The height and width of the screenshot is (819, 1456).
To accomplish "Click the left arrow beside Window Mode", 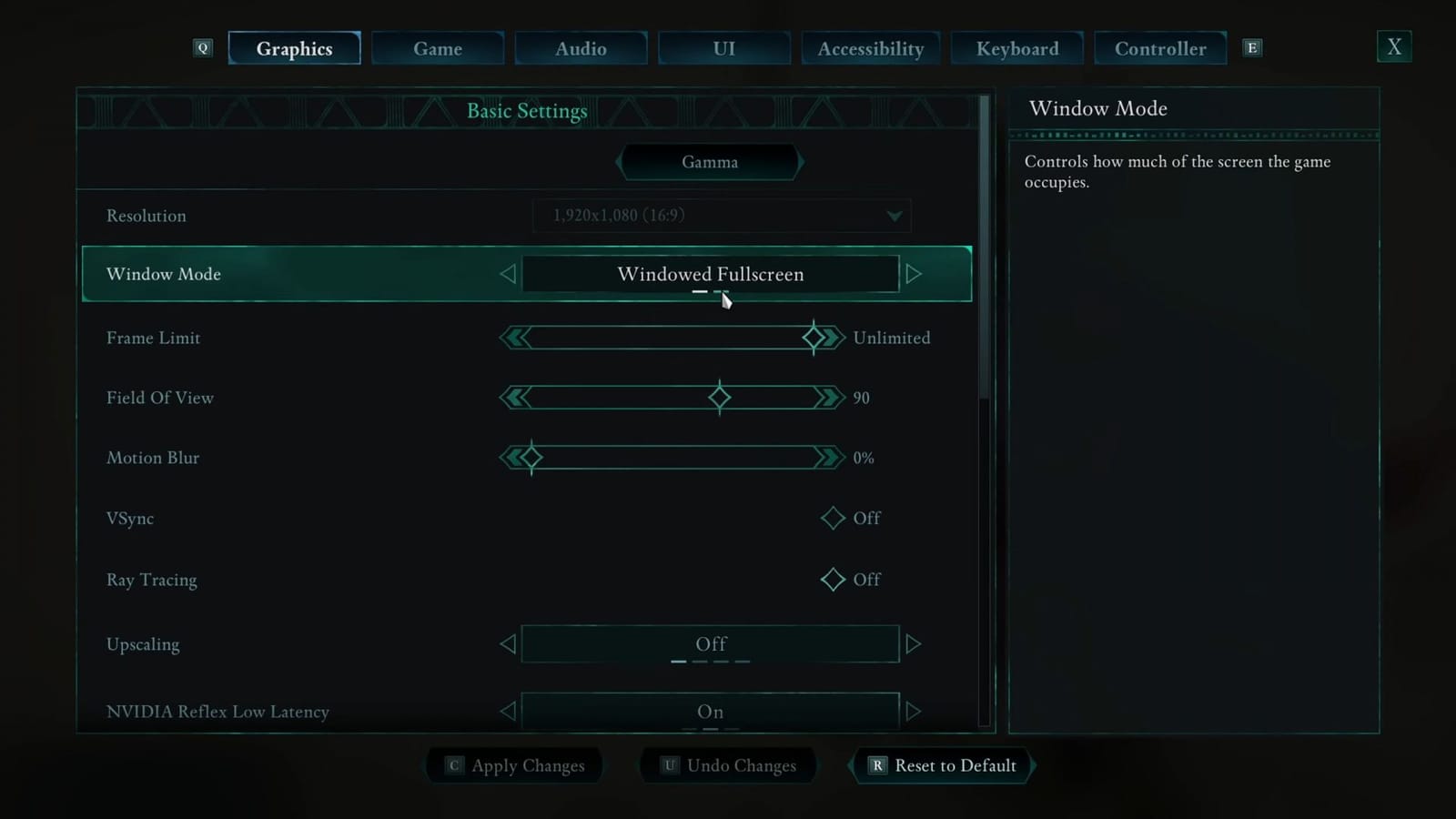I will tap(508, 274).
